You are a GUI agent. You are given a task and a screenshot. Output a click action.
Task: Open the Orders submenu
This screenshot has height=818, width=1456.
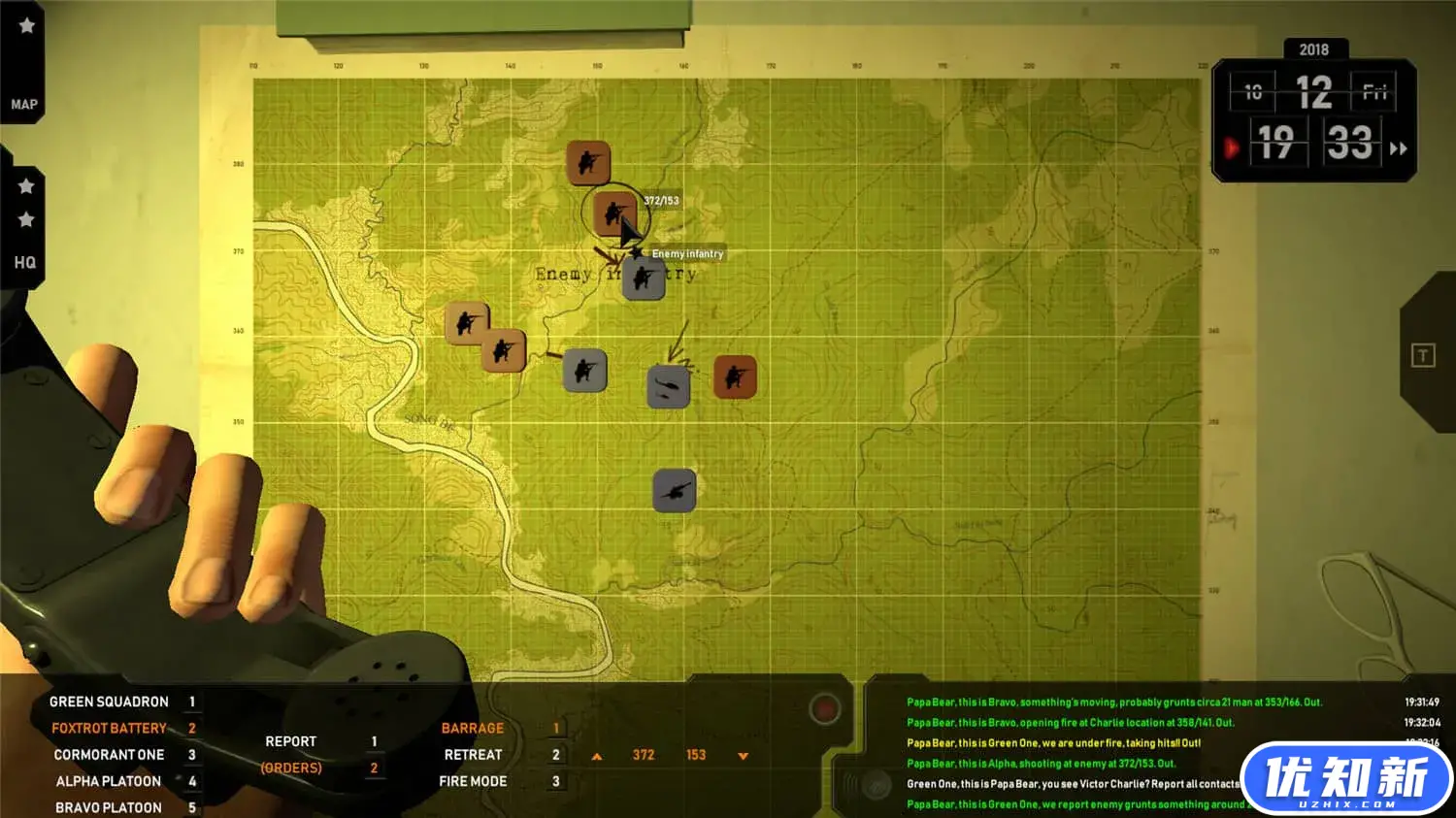point(291,768)
